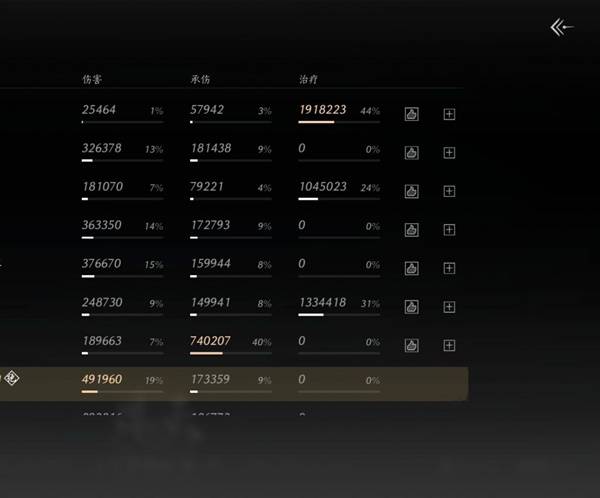Image resolution: width=600 pixels, height=498 pixels.
Task: Add the player with 248730 damage
Action: click(x=449, y=307)
